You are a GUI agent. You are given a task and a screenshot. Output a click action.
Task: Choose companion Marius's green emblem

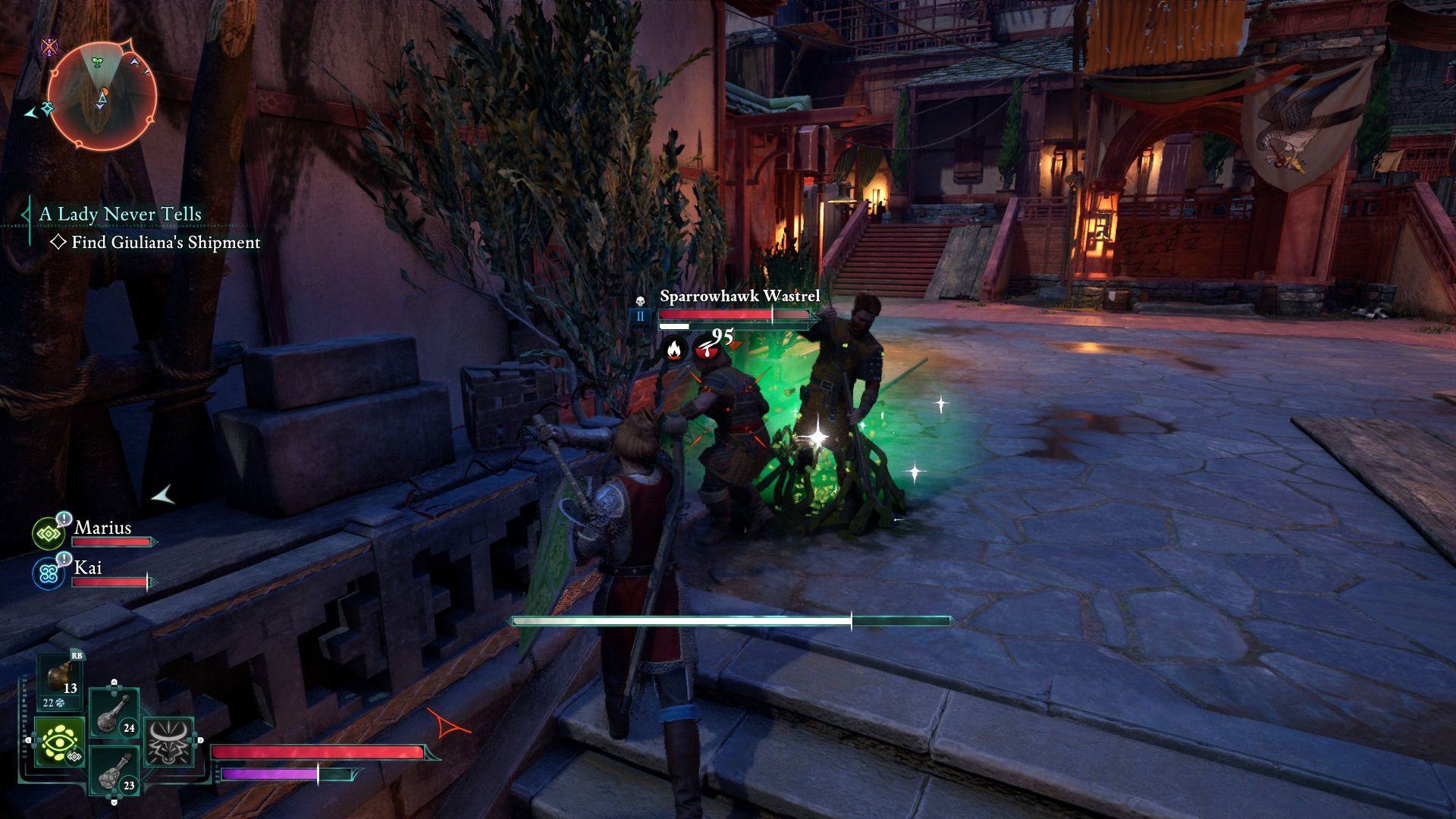(49, 534)
